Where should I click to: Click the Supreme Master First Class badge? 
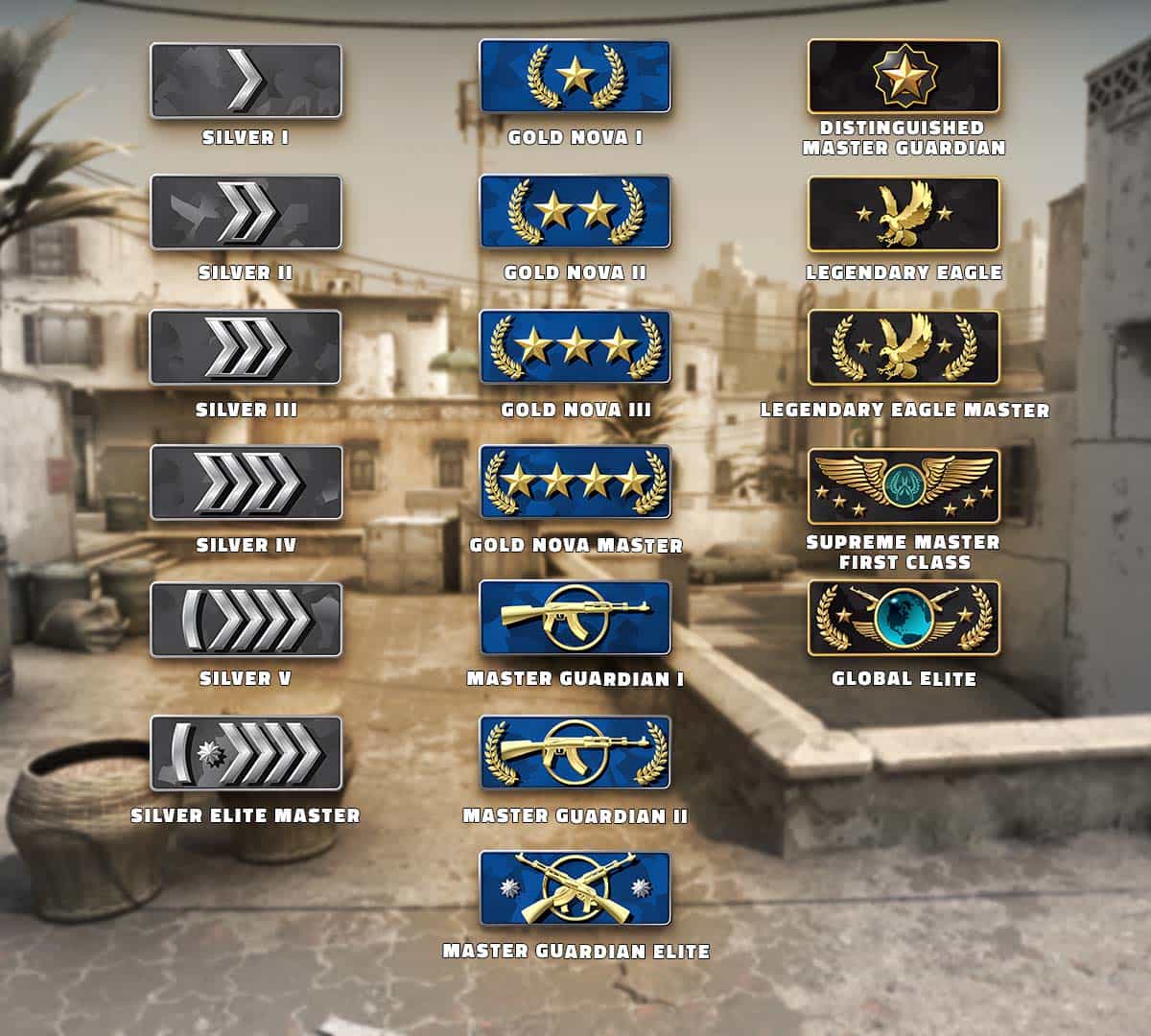tap(904, 486)
